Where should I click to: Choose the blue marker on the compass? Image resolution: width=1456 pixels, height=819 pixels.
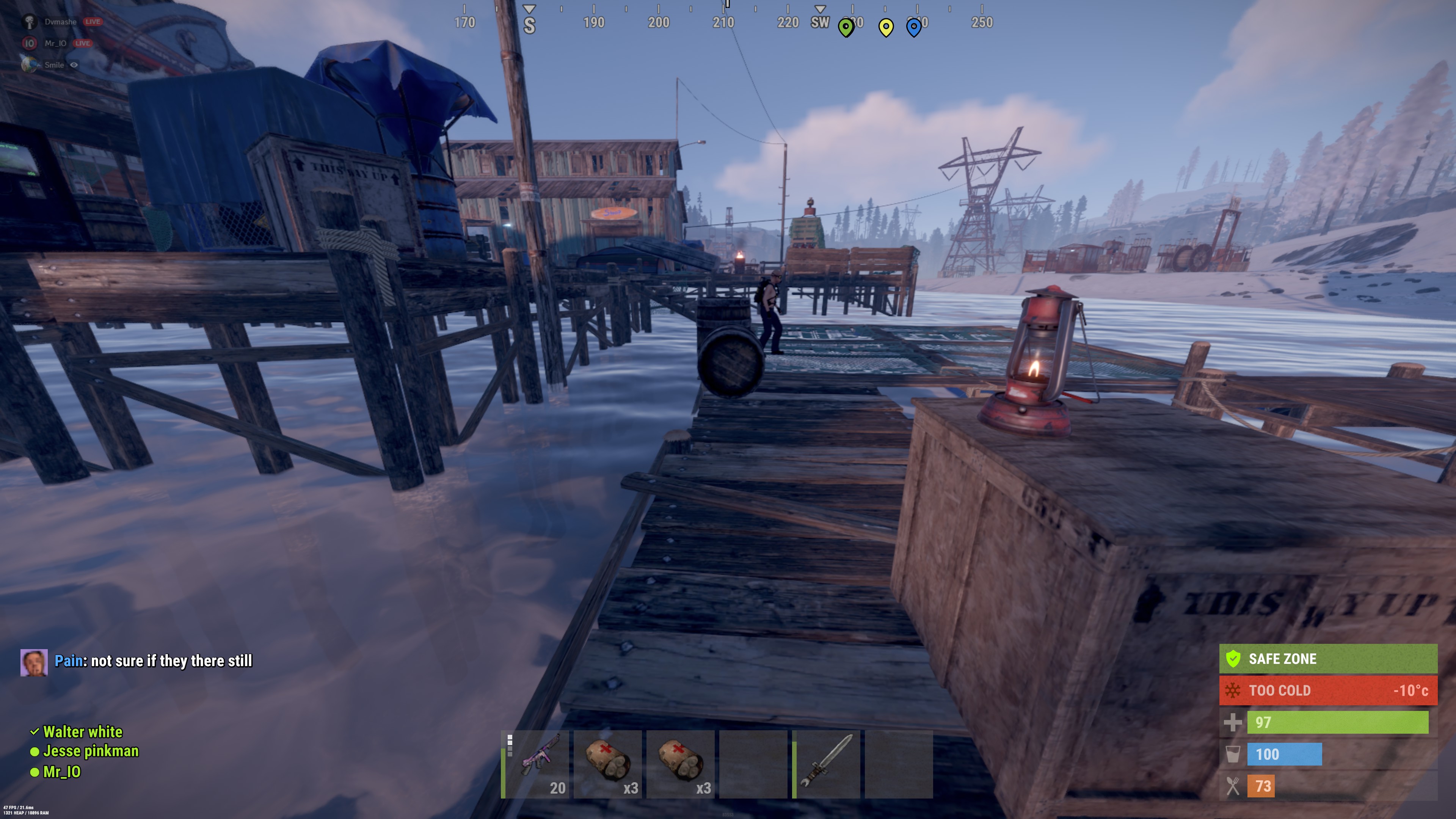click(913, 27)
